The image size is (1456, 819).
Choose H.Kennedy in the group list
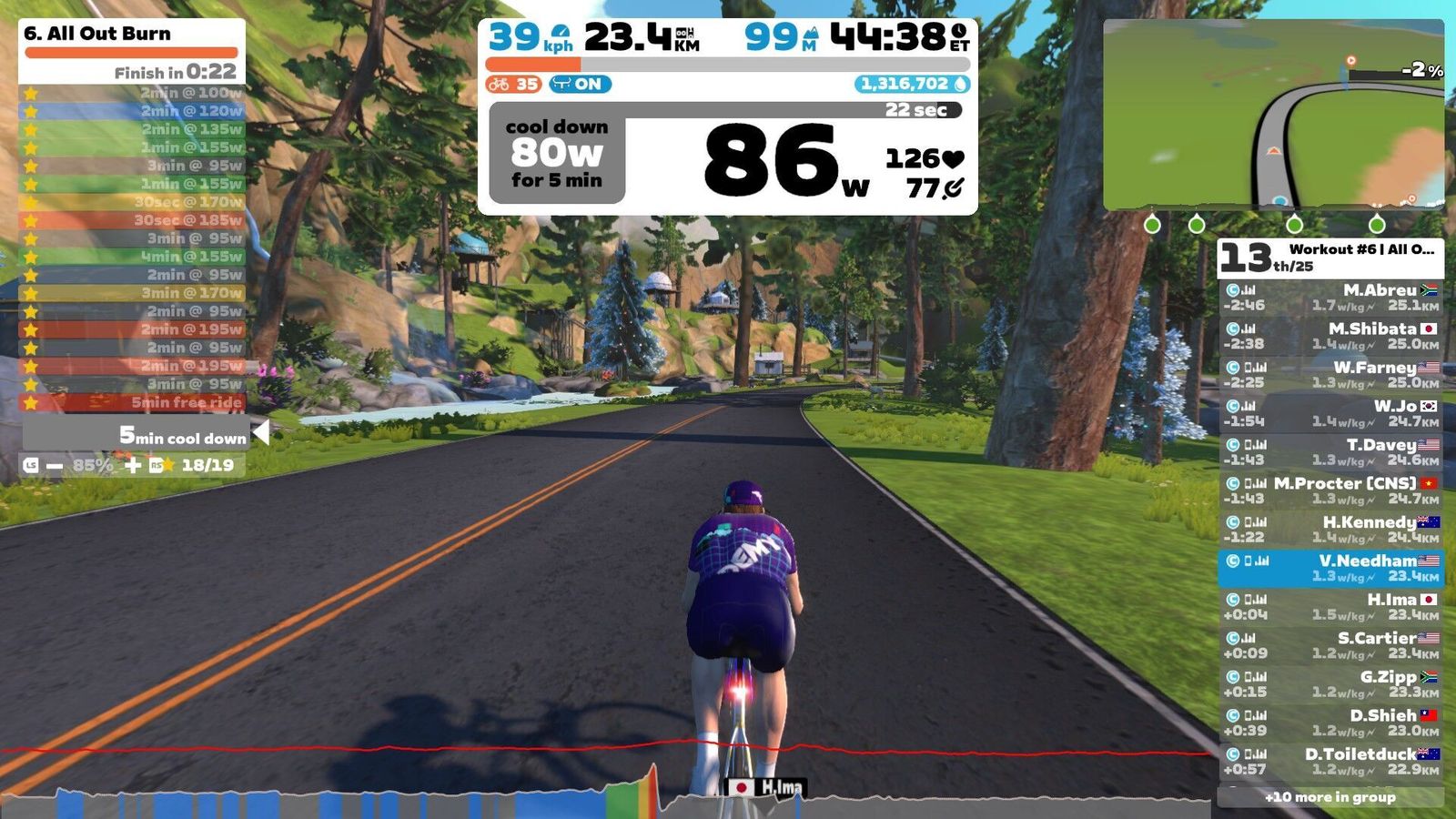(x=1330, y=530)
